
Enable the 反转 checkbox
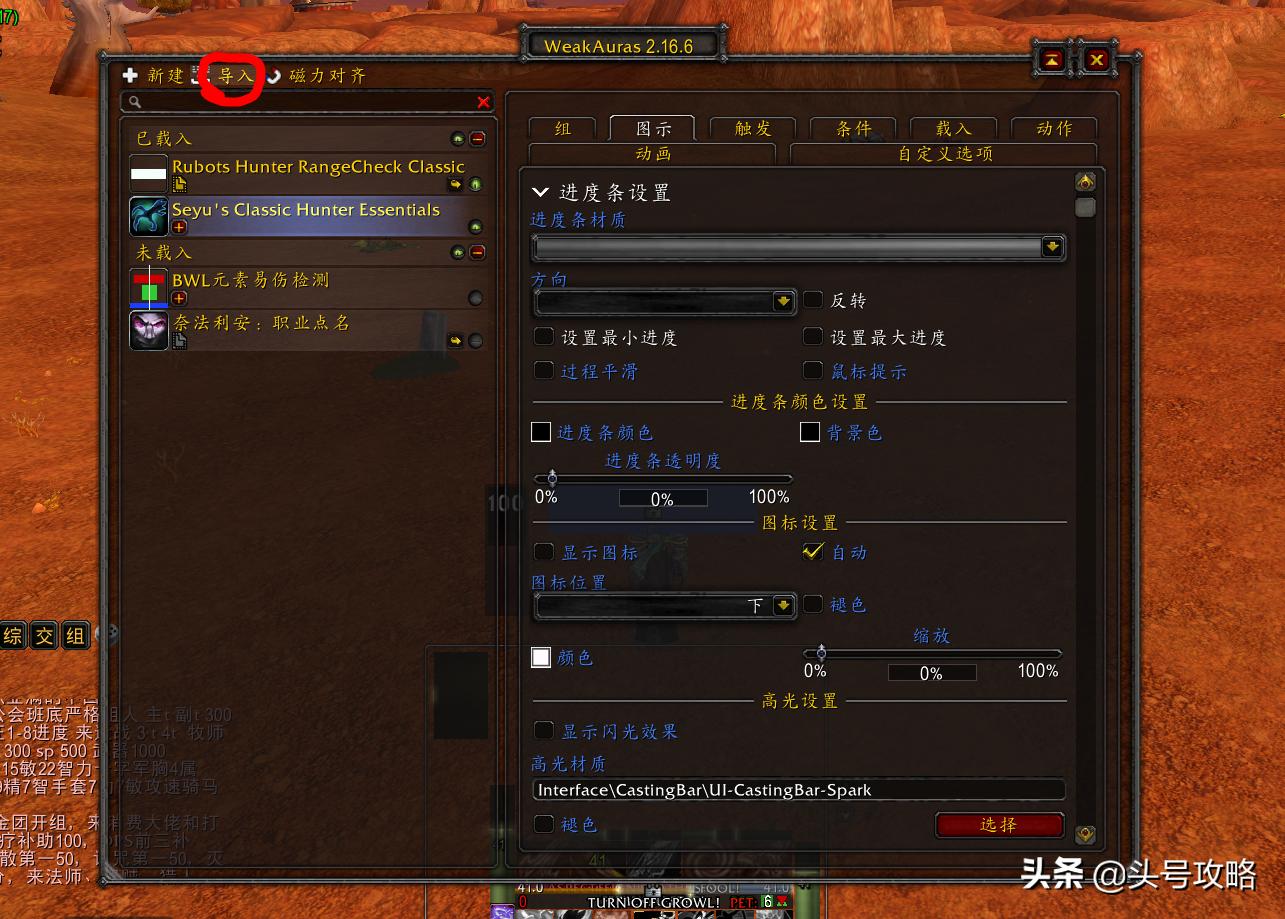coord(814,300)
